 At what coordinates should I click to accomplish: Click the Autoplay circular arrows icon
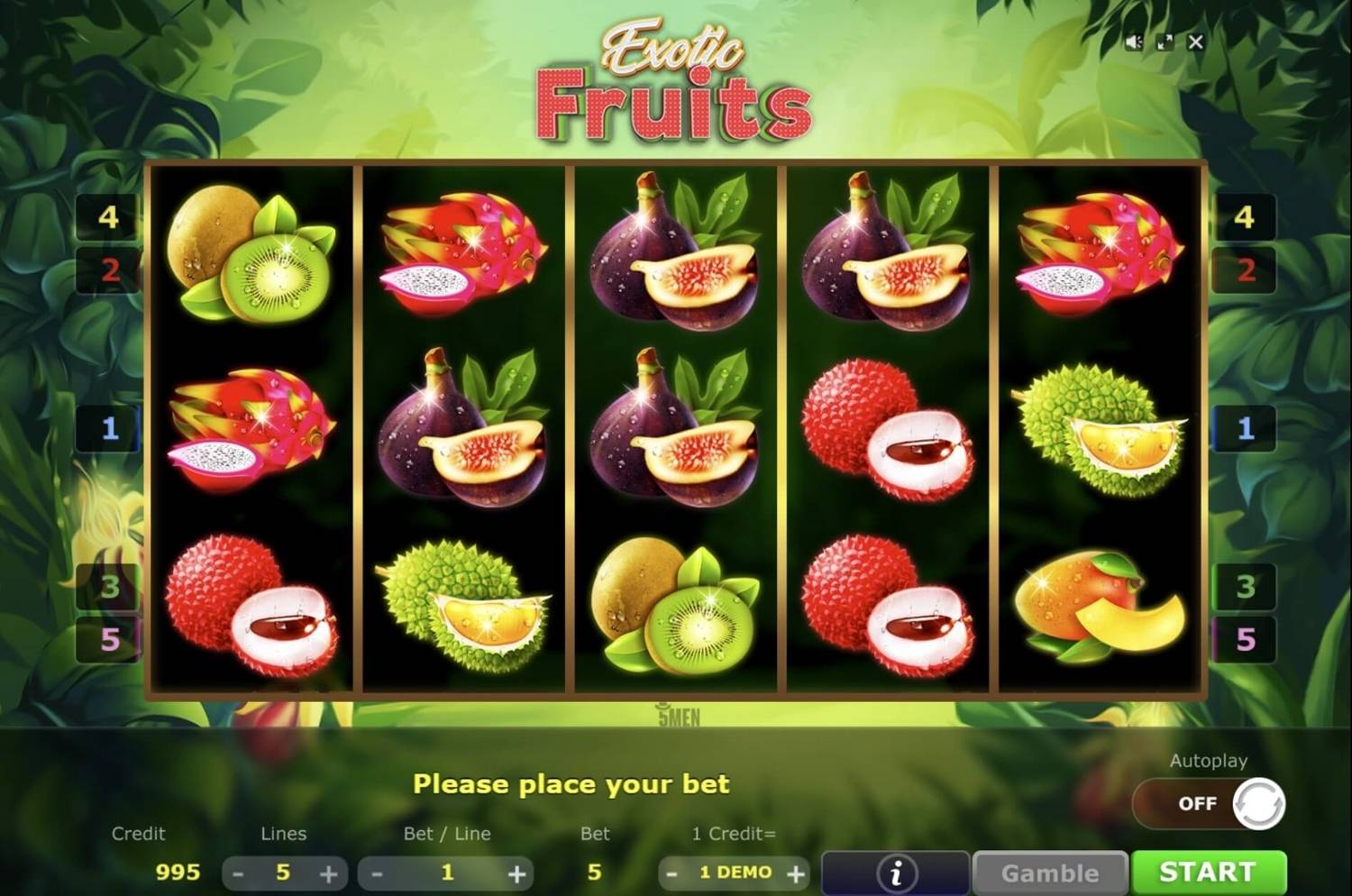1260,803
